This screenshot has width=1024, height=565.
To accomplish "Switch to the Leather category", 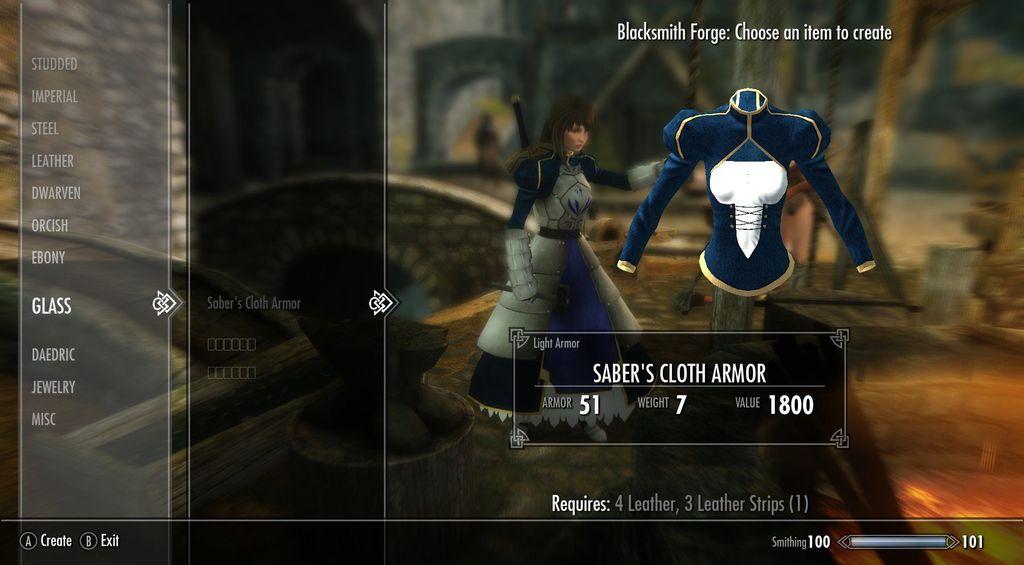I will pos(52,161).
